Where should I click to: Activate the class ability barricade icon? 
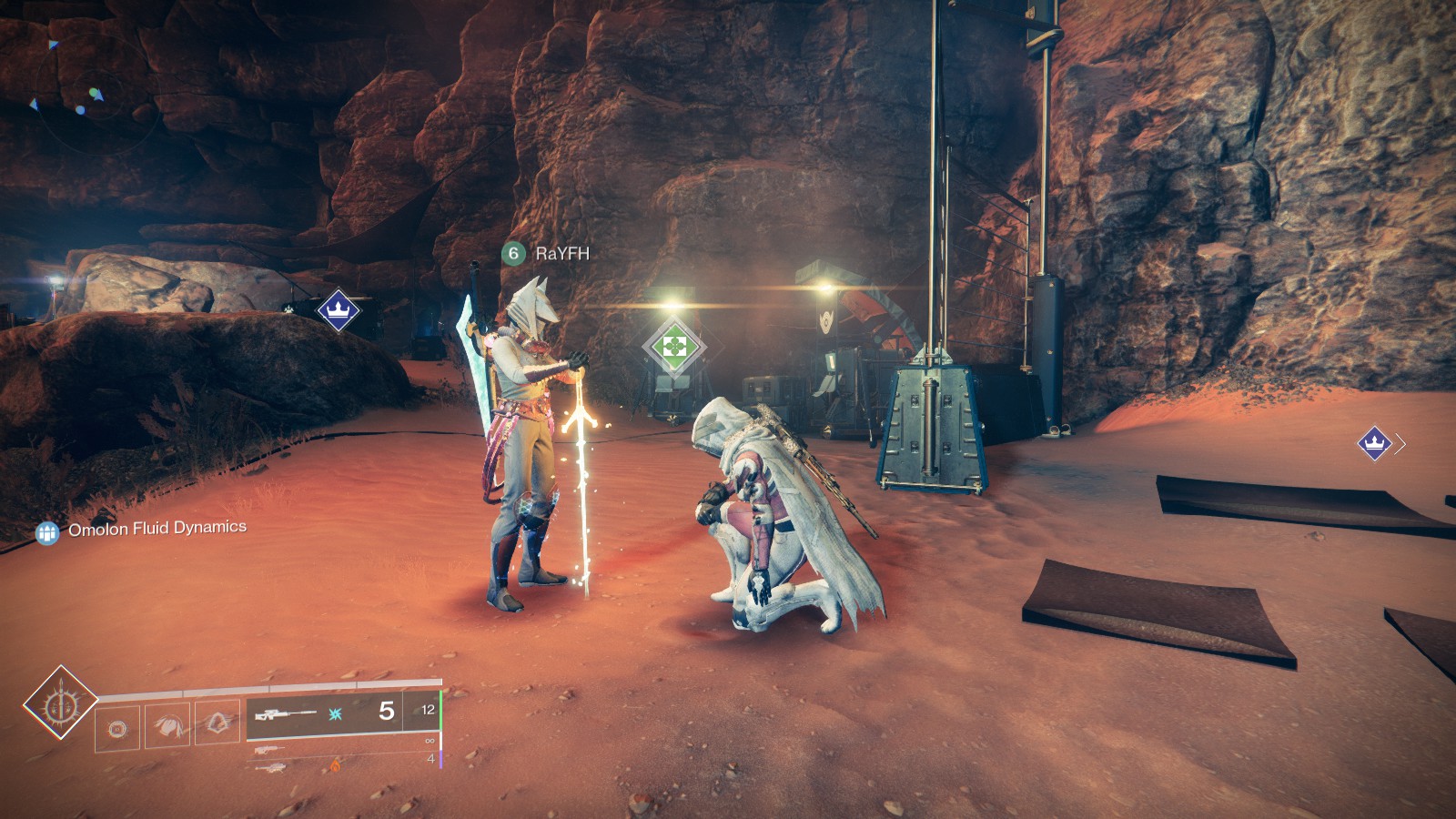217,723
